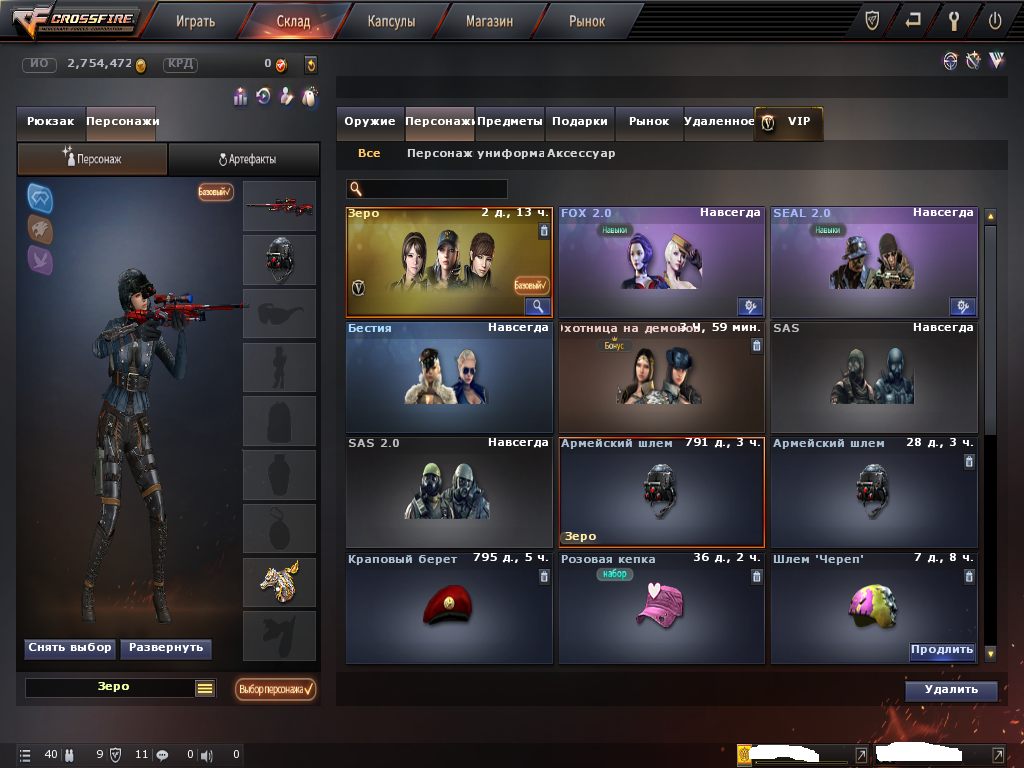Show the Подарки tab

[x=580, y=121]
